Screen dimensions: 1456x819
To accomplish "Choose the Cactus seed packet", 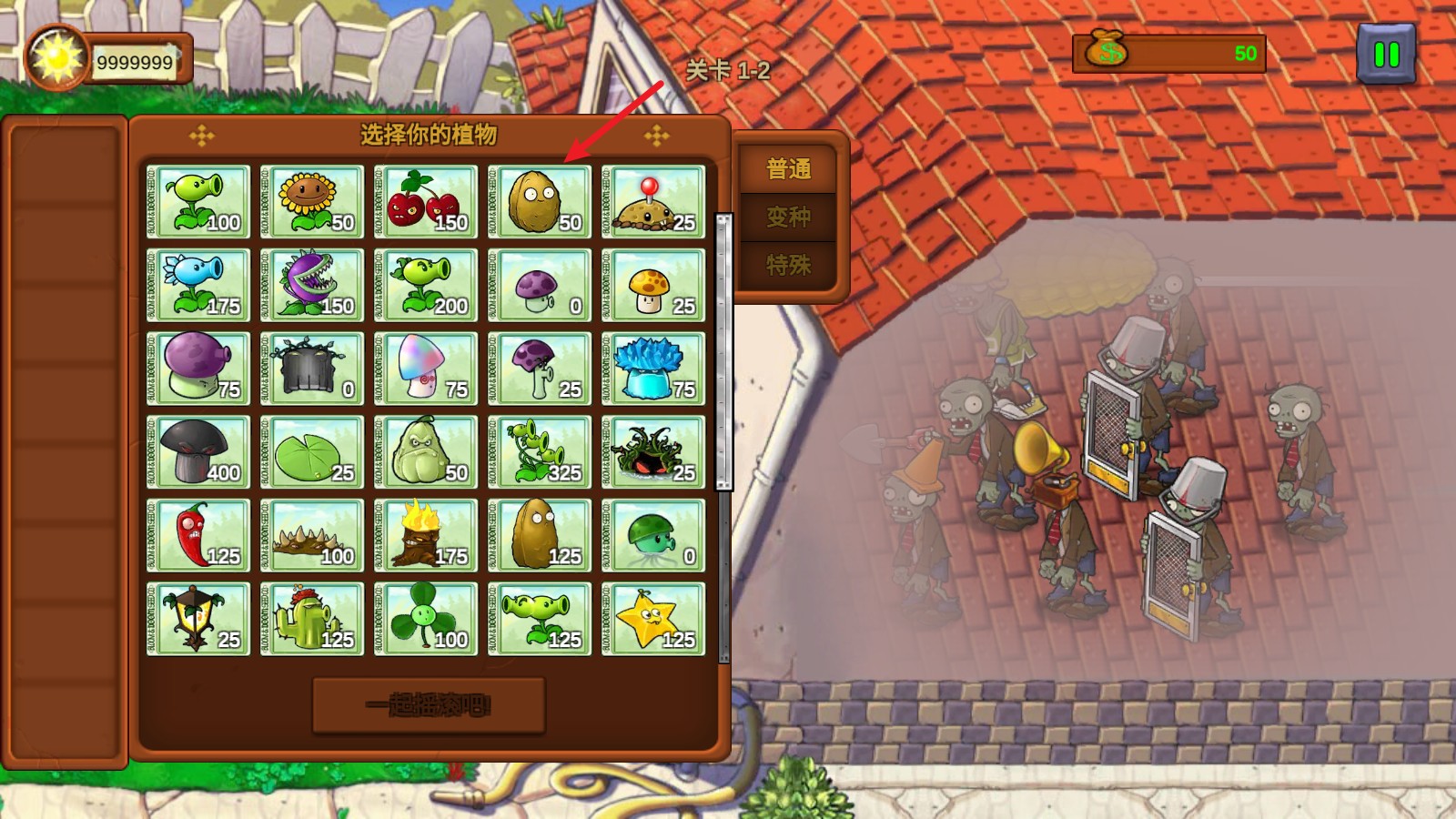I will 312,620.
